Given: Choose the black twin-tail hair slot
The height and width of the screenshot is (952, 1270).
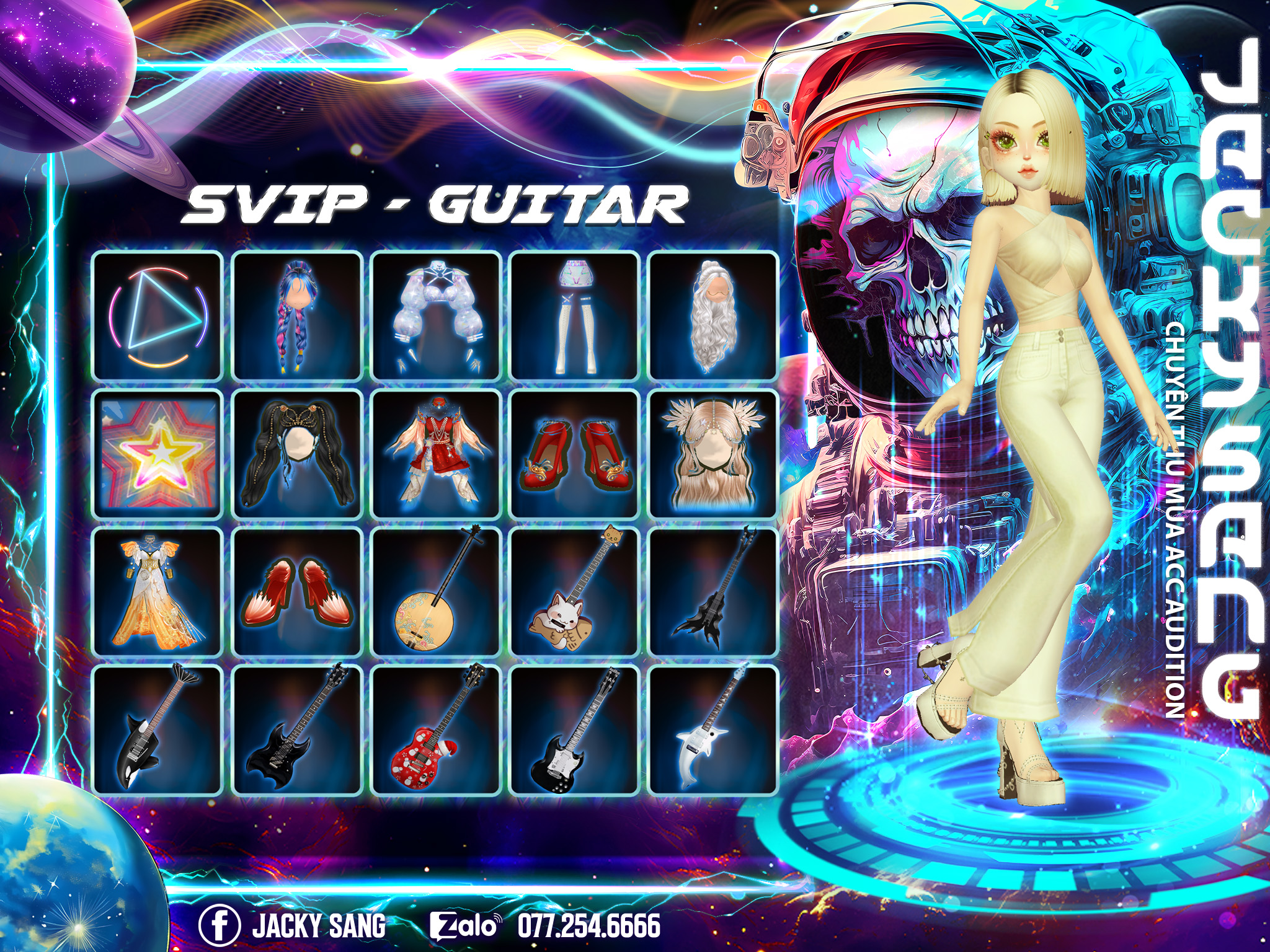Looking at the screenshot, I should coord(297,454).
